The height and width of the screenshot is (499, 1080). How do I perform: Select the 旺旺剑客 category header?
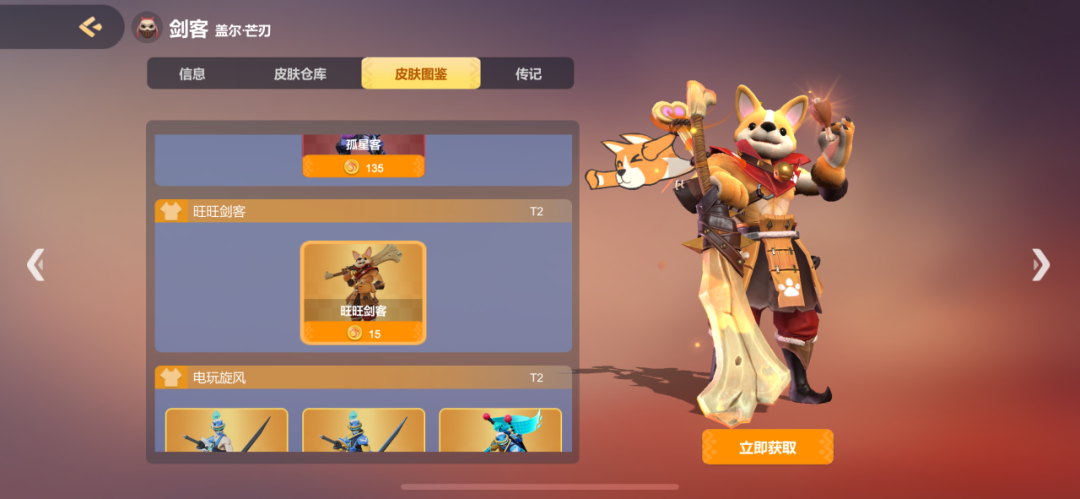point(363,211)
